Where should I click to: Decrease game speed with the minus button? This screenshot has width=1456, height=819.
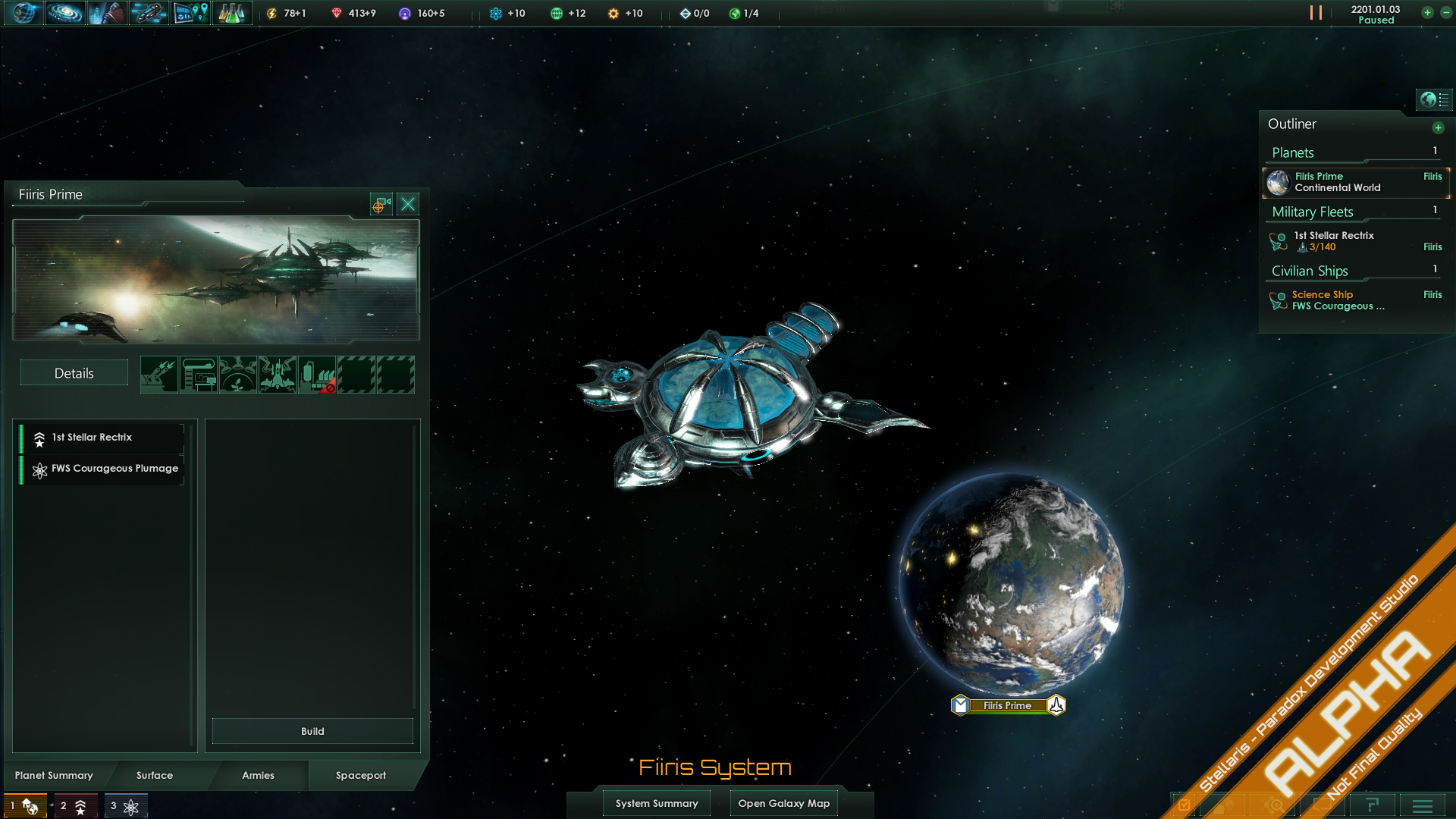1446,13
